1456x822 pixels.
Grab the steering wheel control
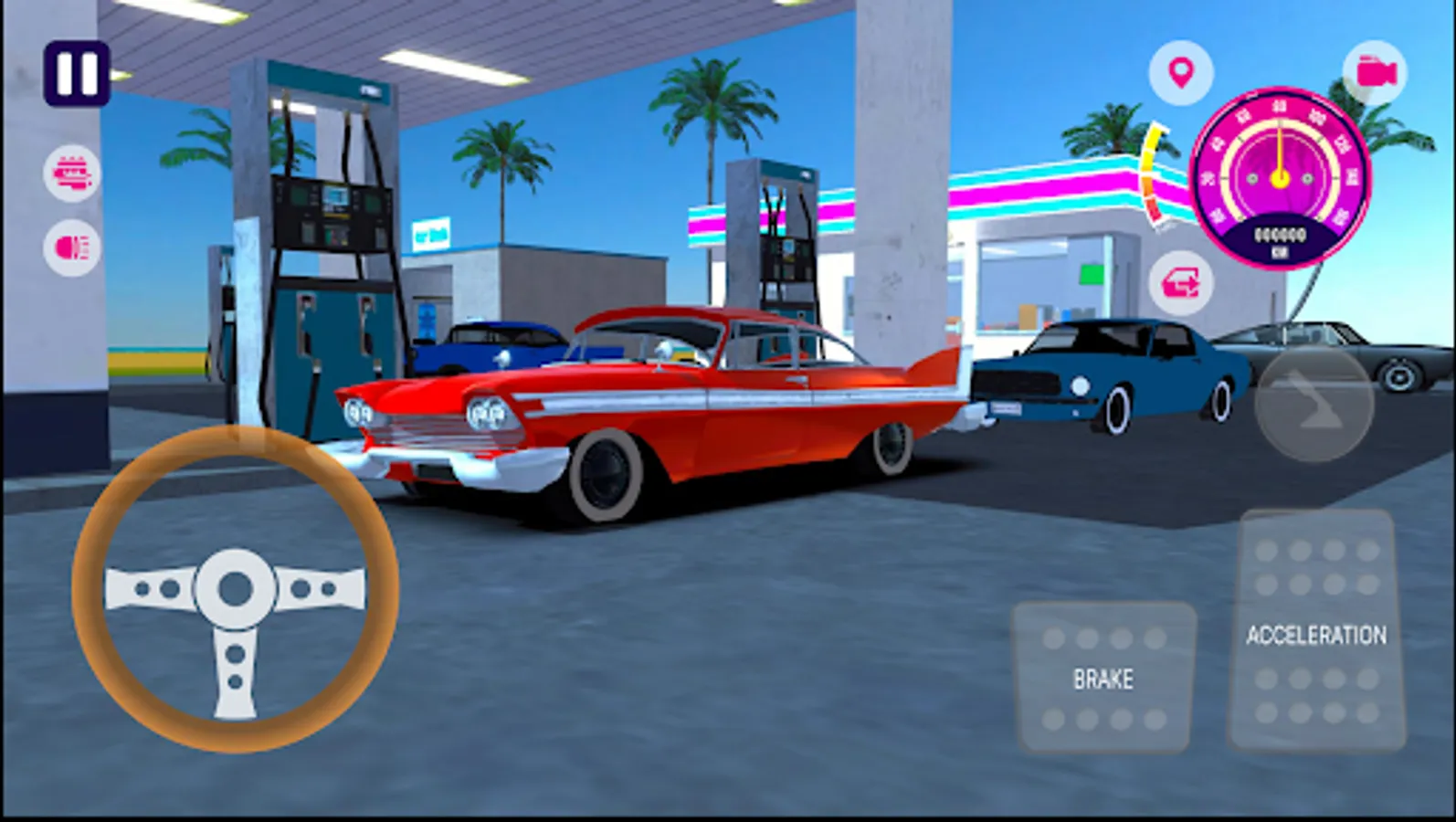(237, 589)
